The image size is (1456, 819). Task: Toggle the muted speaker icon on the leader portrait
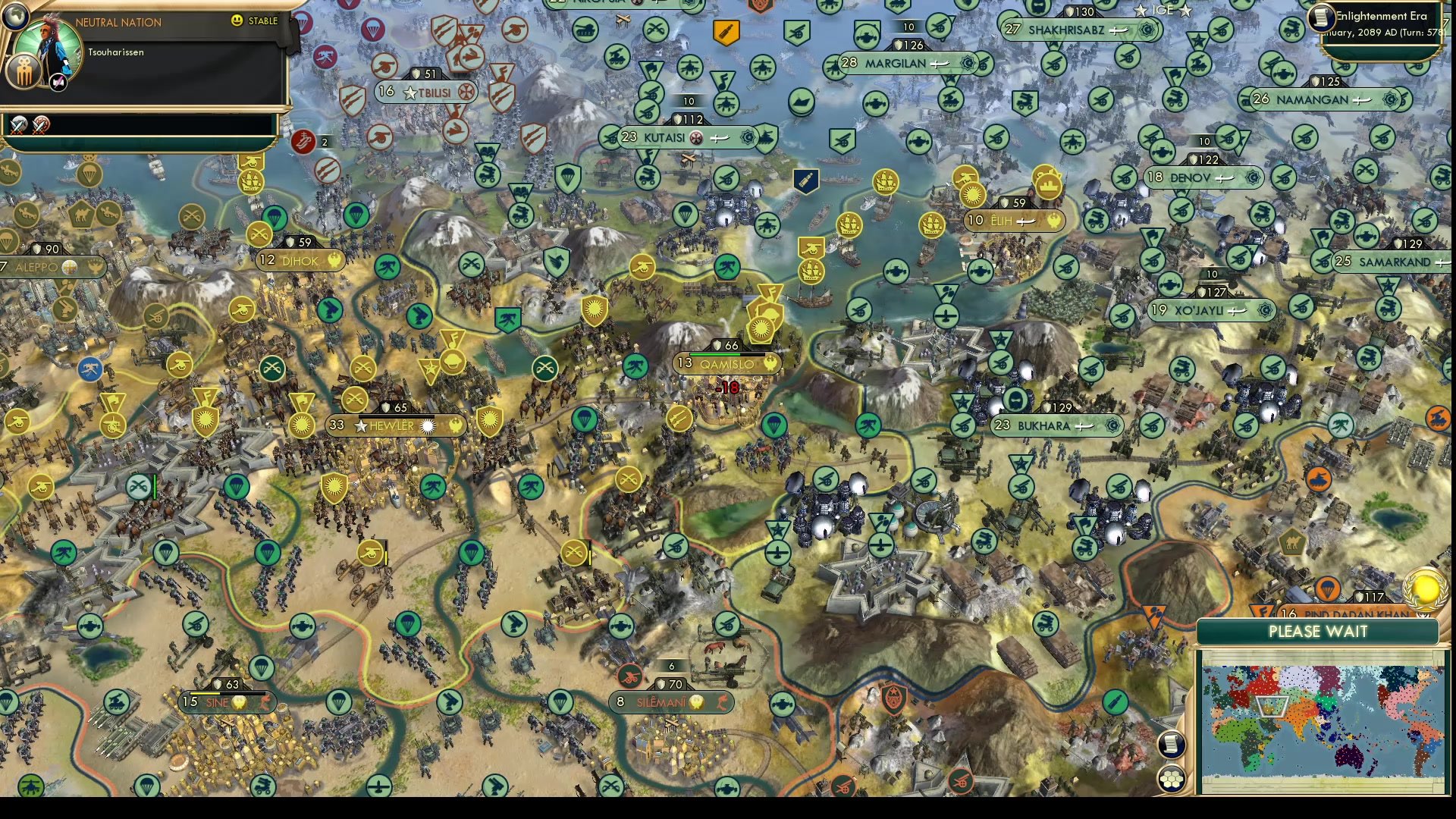pyautogui.click(x=57, y=81)
